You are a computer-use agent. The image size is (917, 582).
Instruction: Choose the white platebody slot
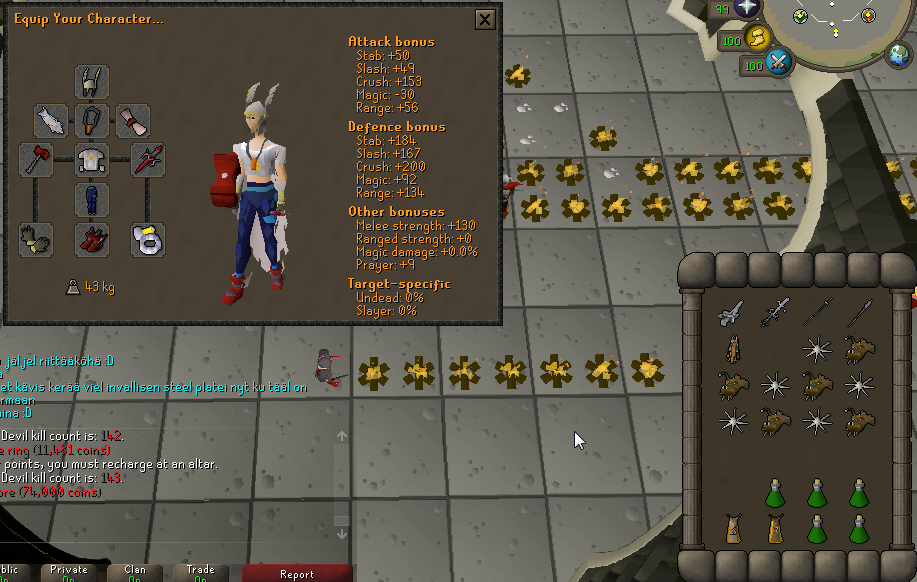click(92, 160)
